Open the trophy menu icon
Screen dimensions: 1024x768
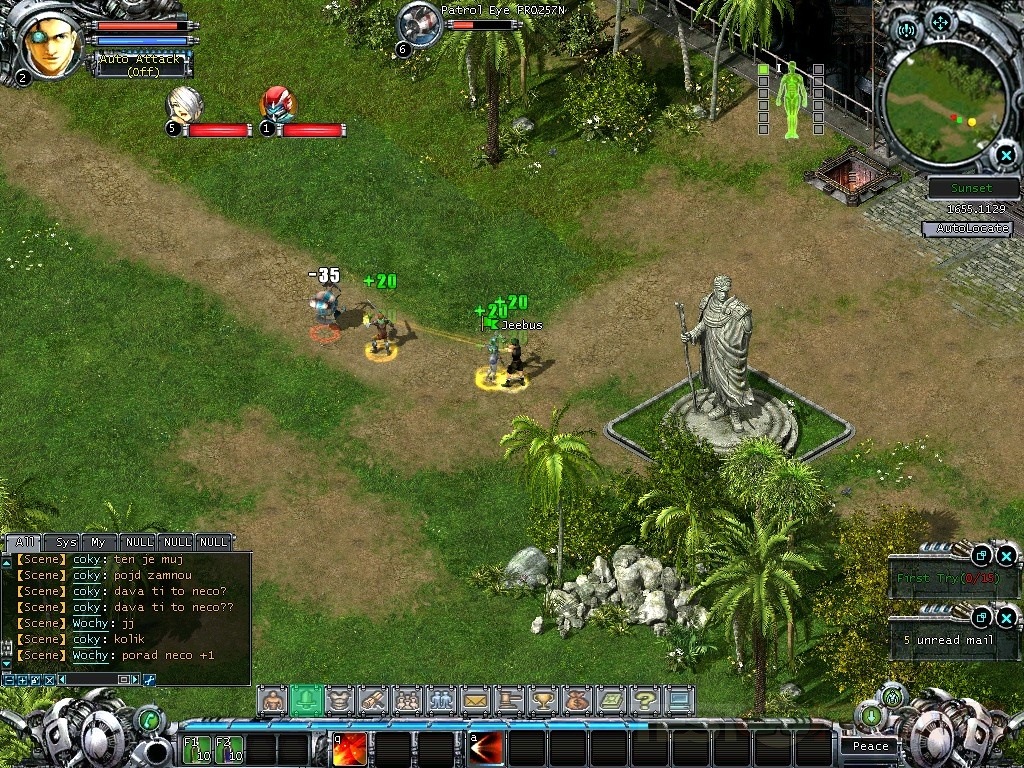click(543, 700)
